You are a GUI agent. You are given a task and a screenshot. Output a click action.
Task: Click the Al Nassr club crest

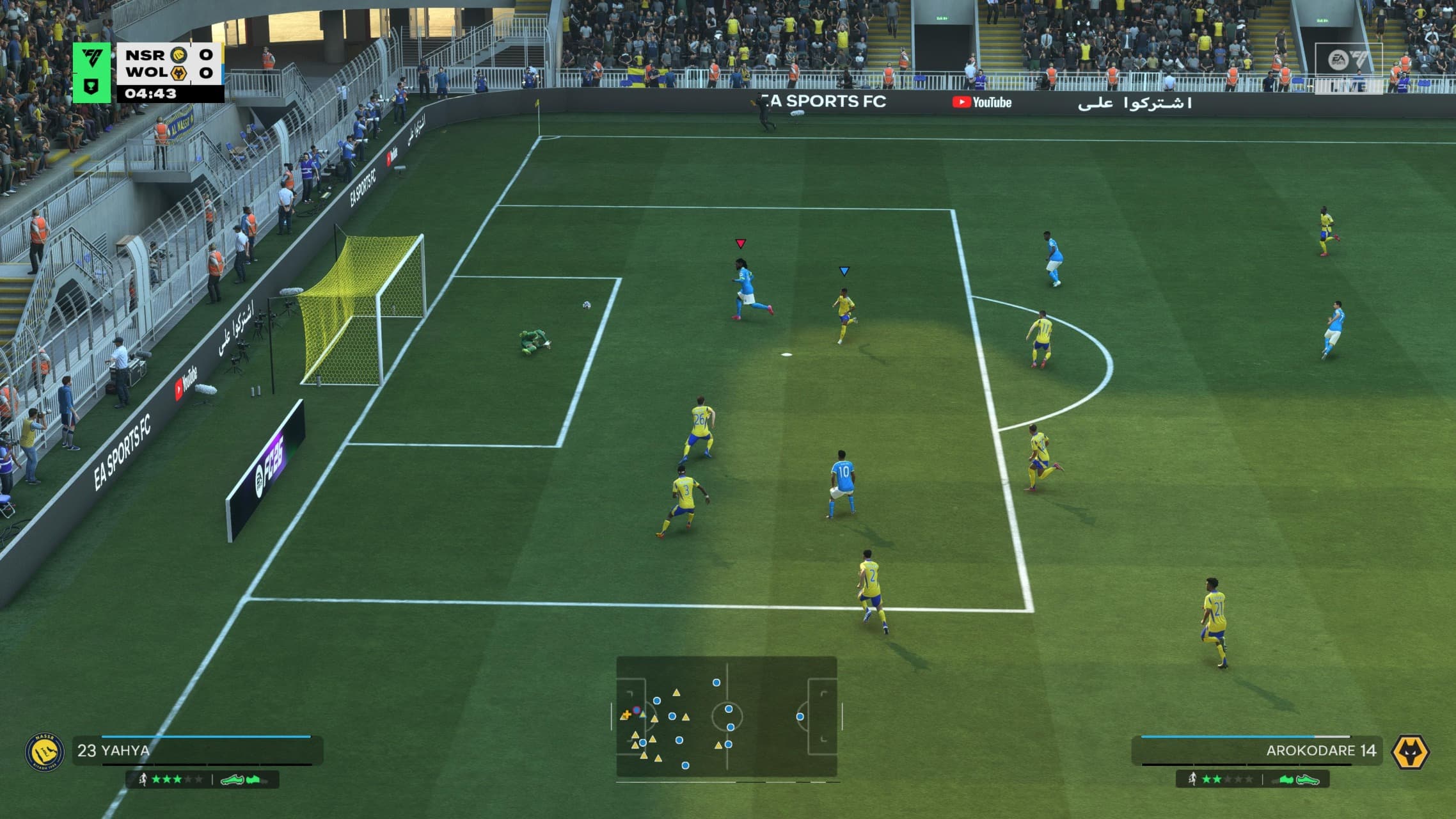[x=44, y=752]
